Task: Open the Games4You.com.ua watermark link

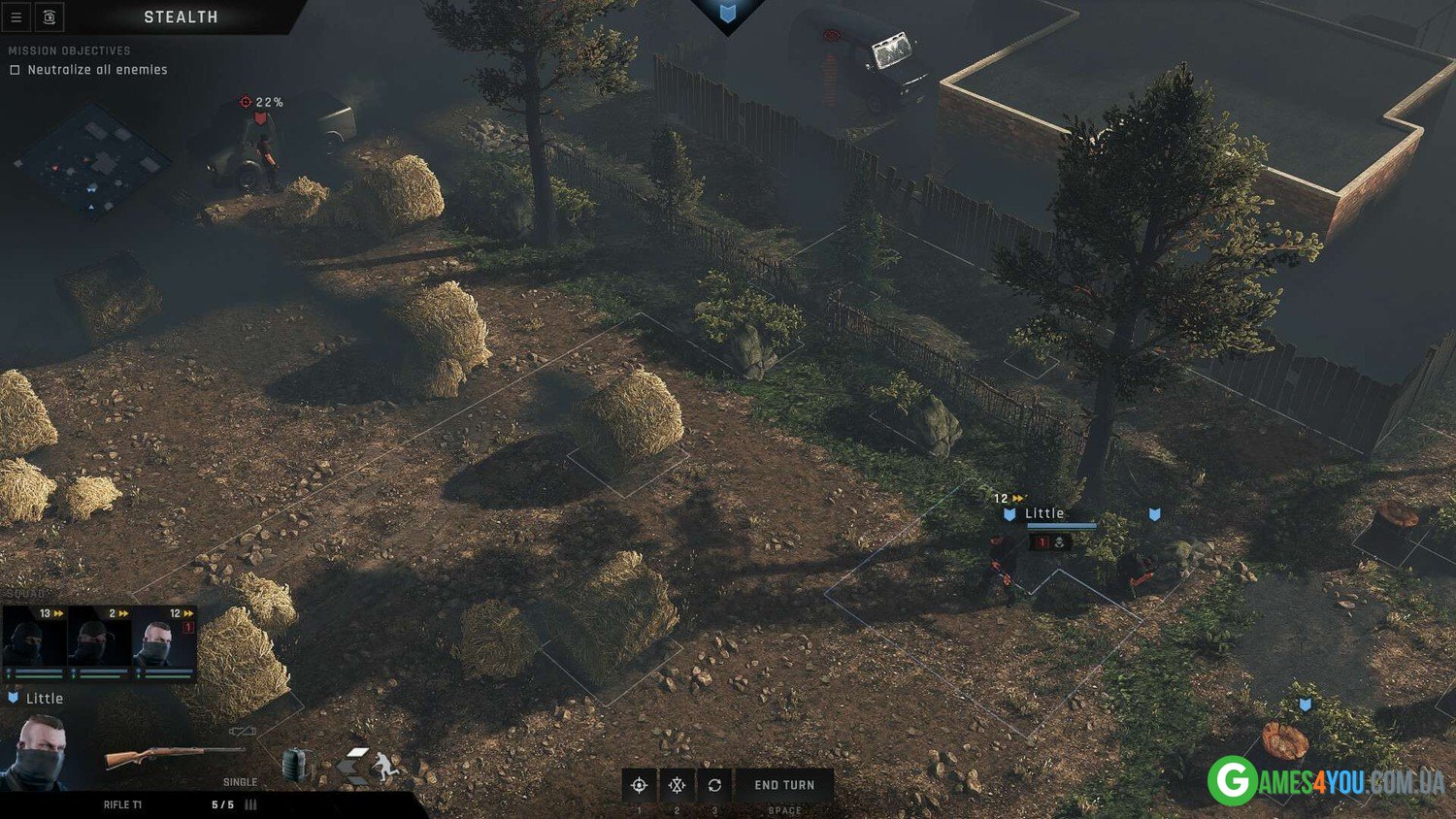Action: coord(1327,779)
